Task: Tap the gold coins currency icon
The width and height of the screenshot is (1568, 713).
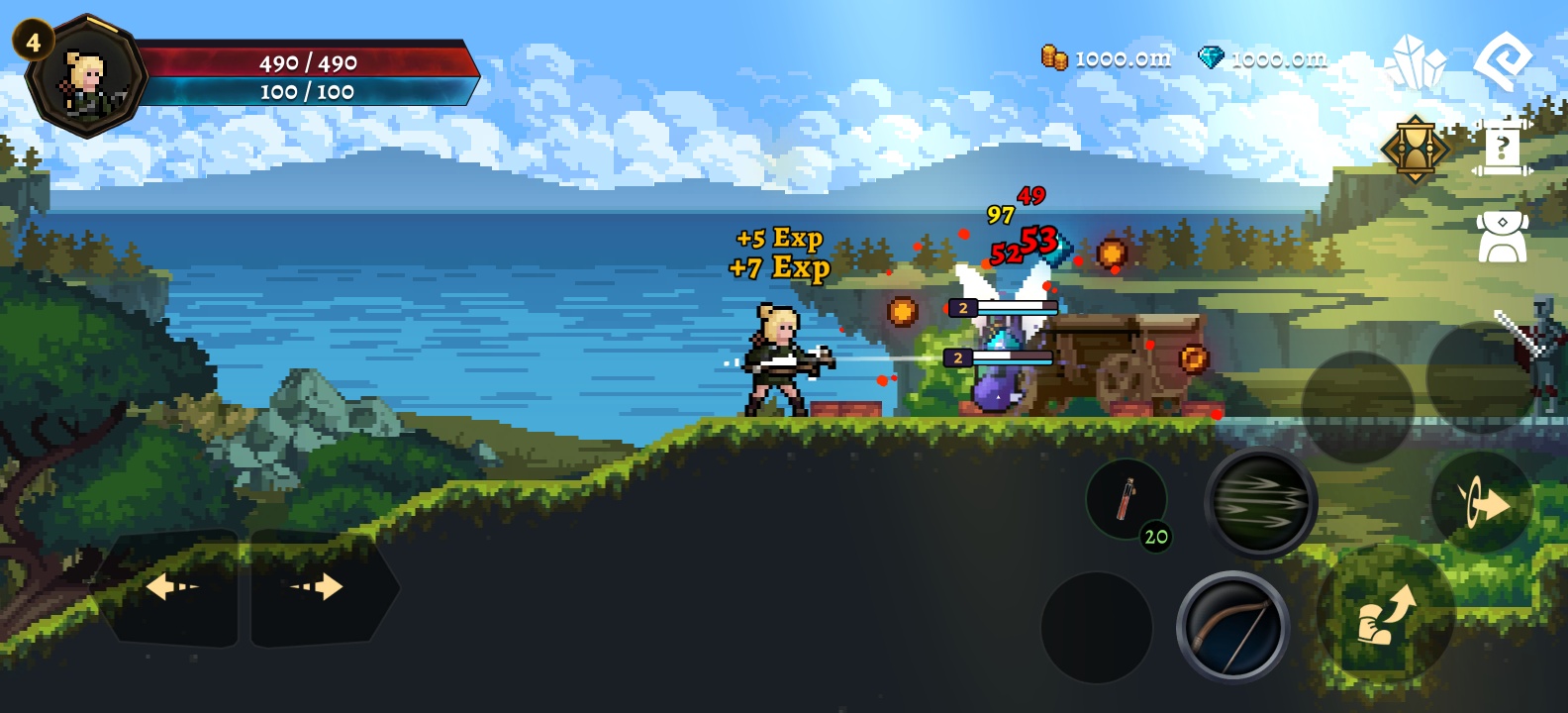Action: (1054, 57)
